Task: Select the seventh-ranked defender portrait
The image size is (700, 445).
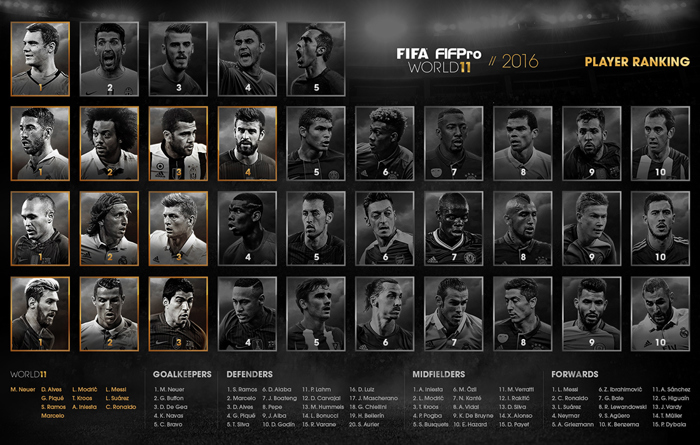Action: pos(454,144)
